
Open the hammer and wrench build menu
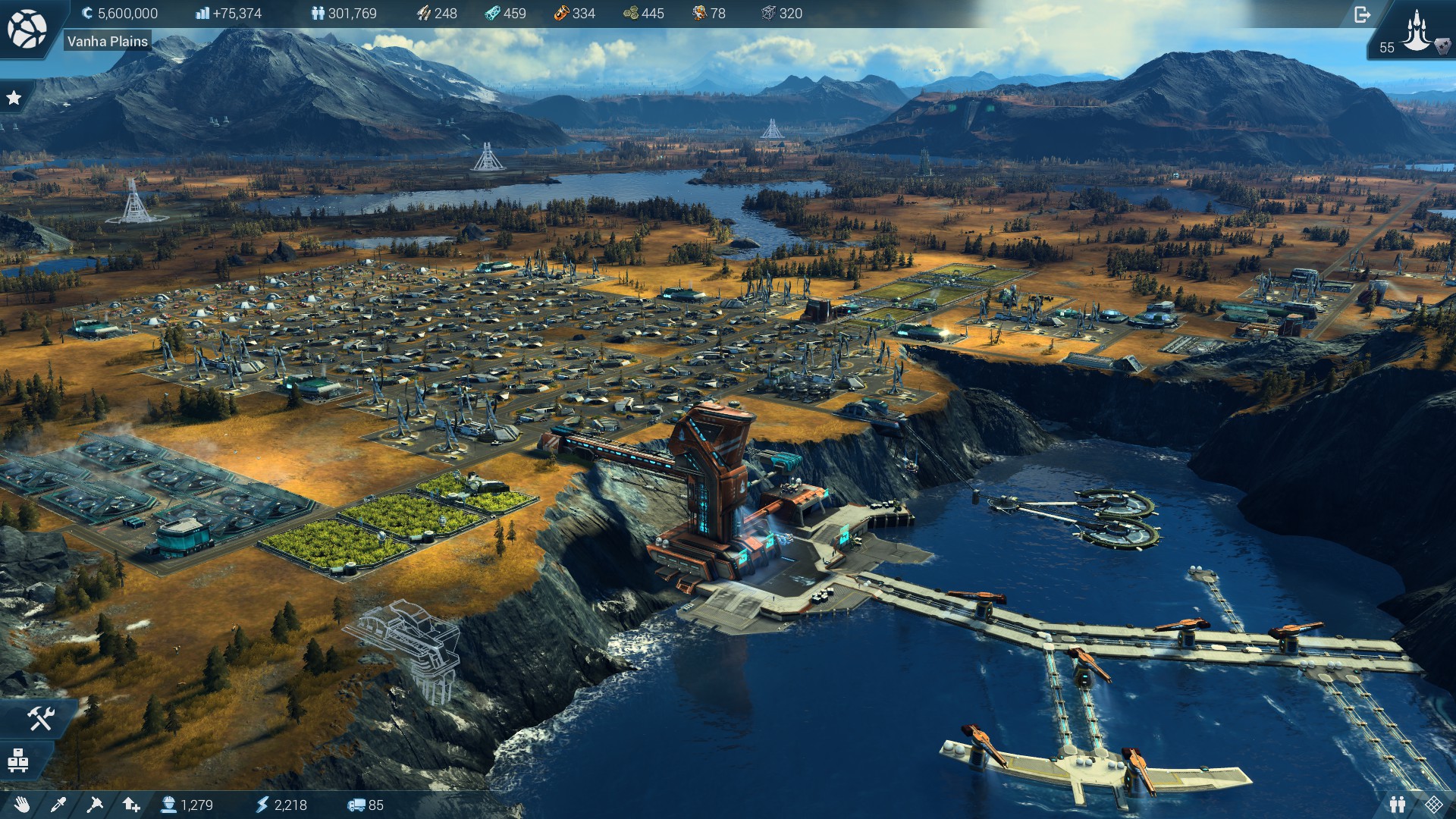tap(39, 717)
